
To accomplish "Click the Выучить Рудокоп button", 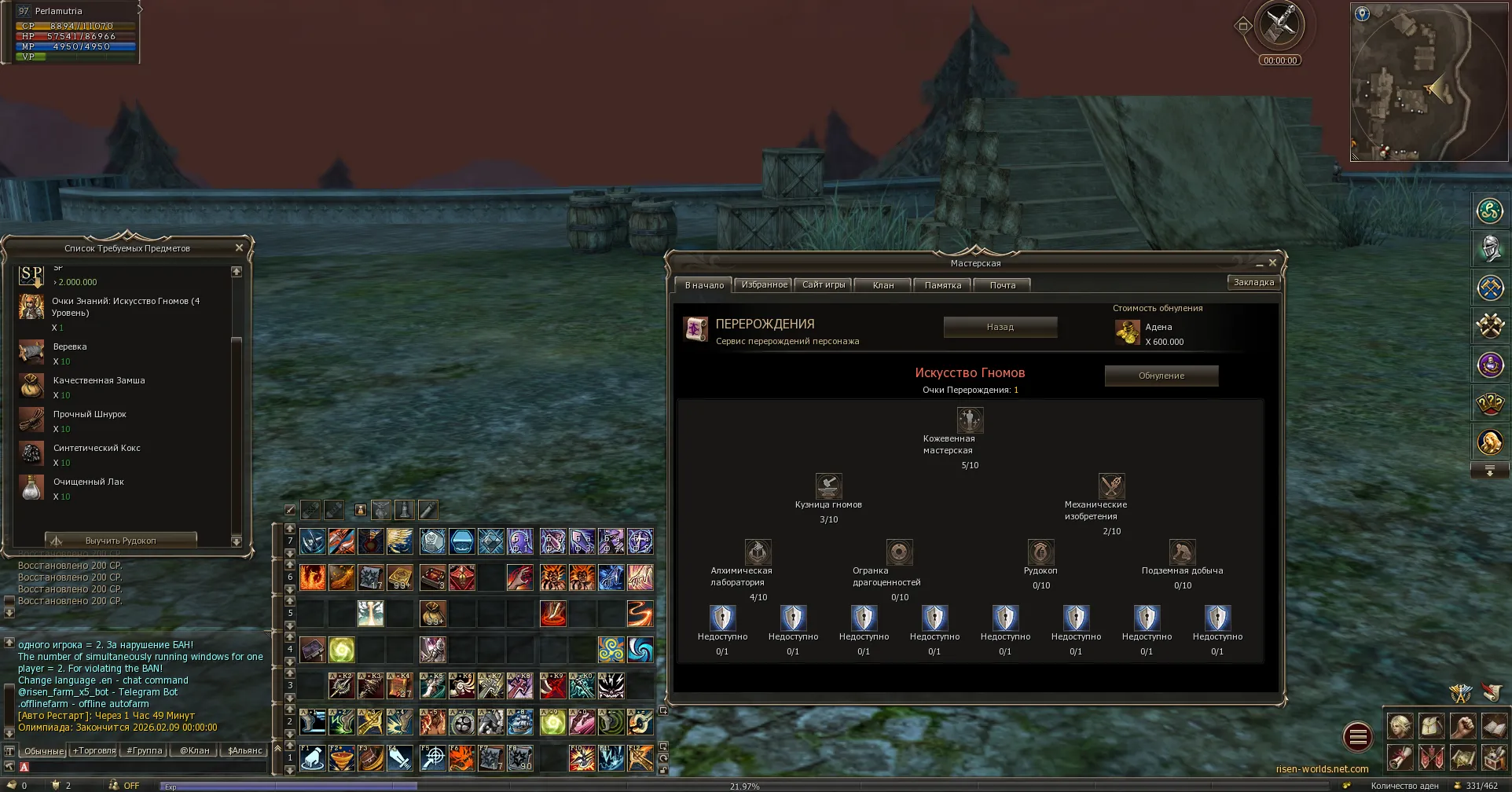I will [120, 541].
